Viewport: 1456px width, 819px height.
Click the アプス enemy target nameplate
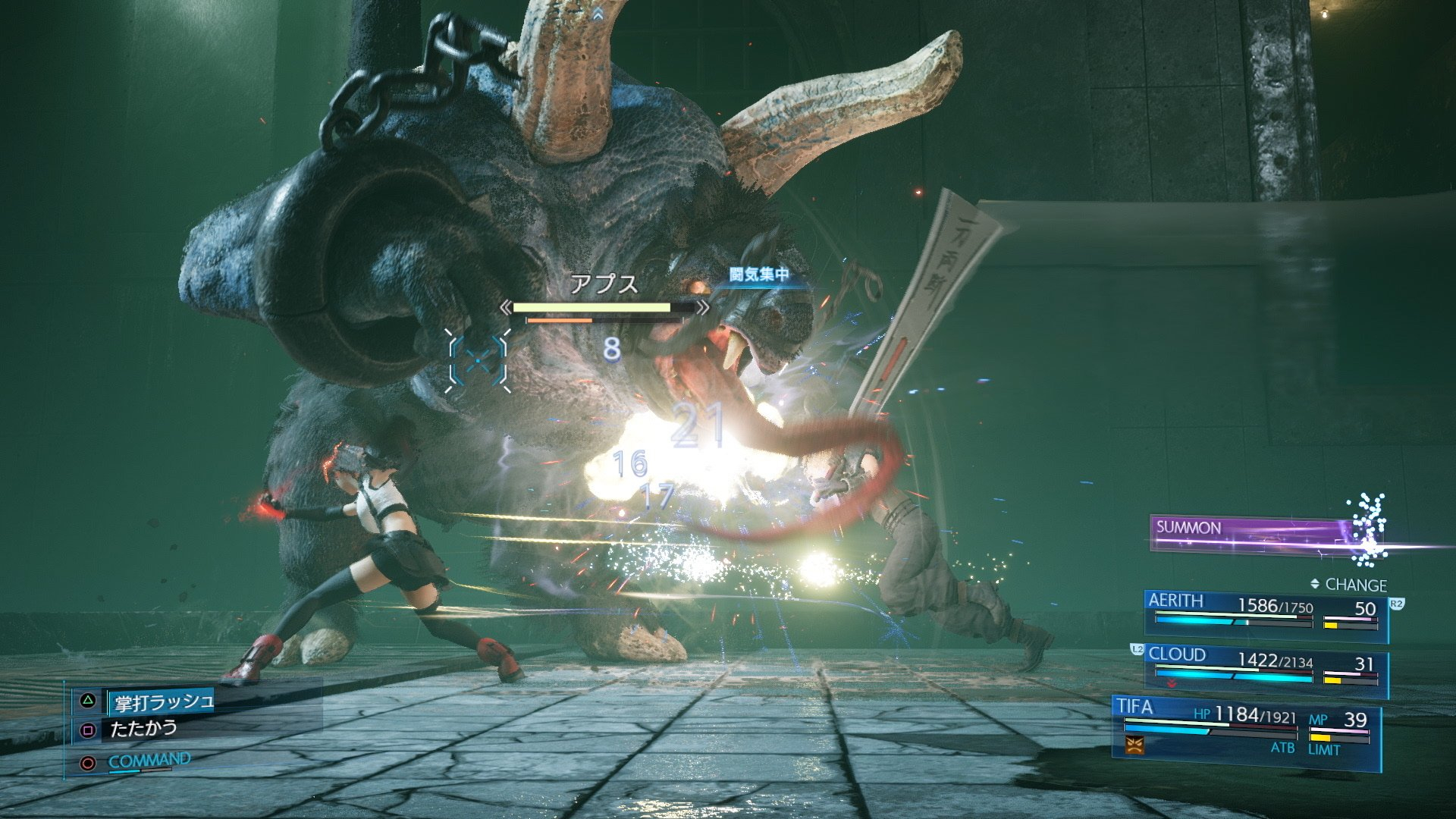coord(604,284)
